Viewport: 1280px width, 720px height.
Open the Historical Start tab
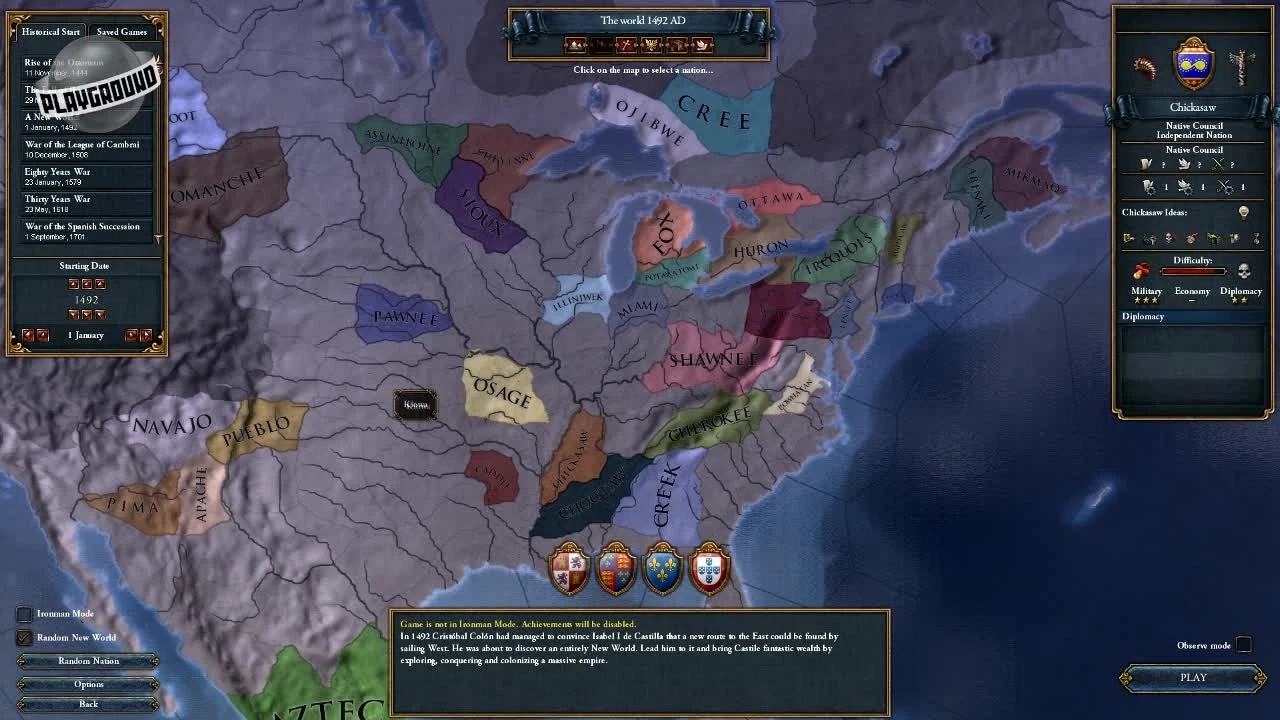pyautogui.click(x=50, y=31)
